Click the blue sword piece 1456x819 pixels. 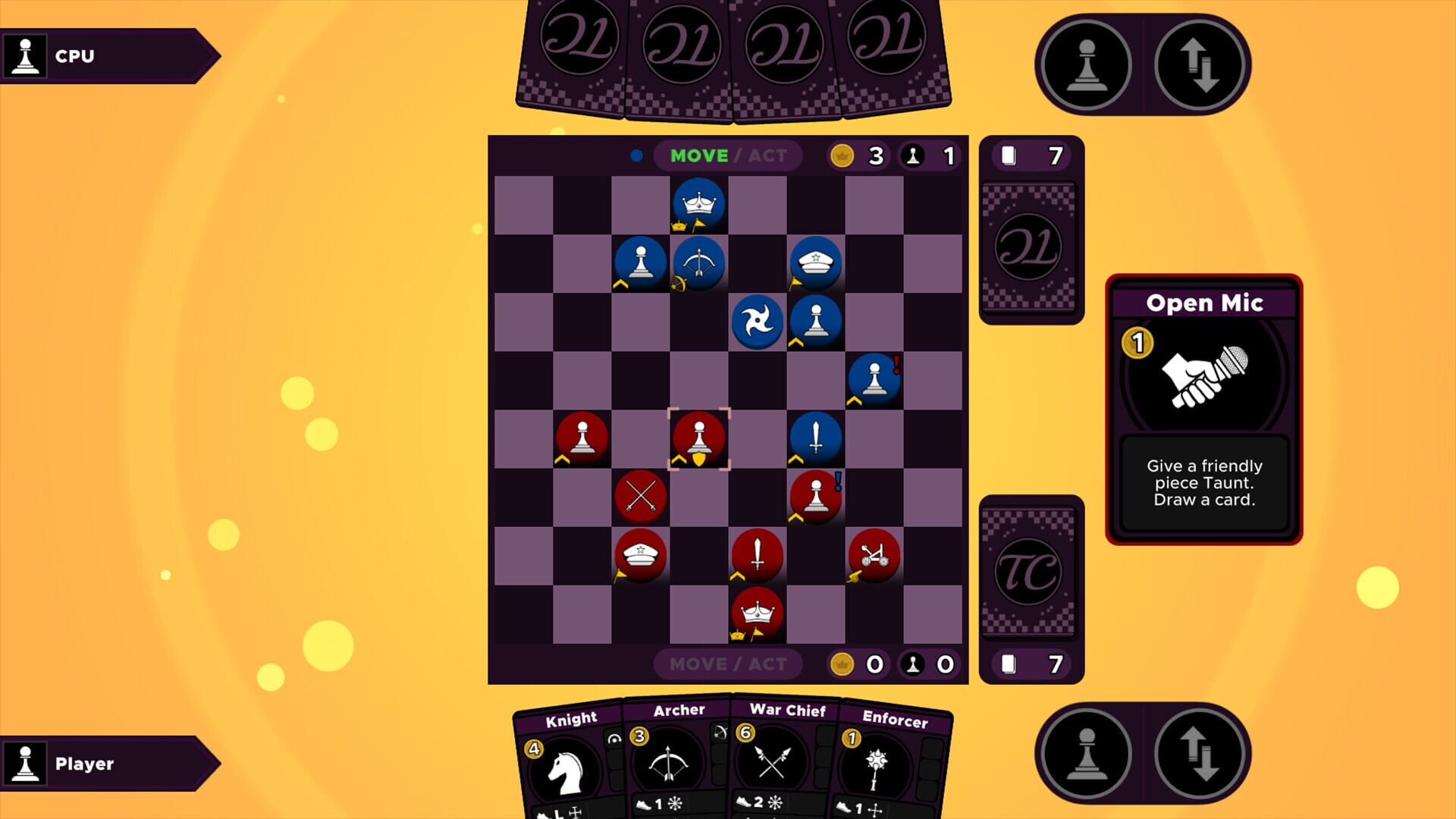816,438
